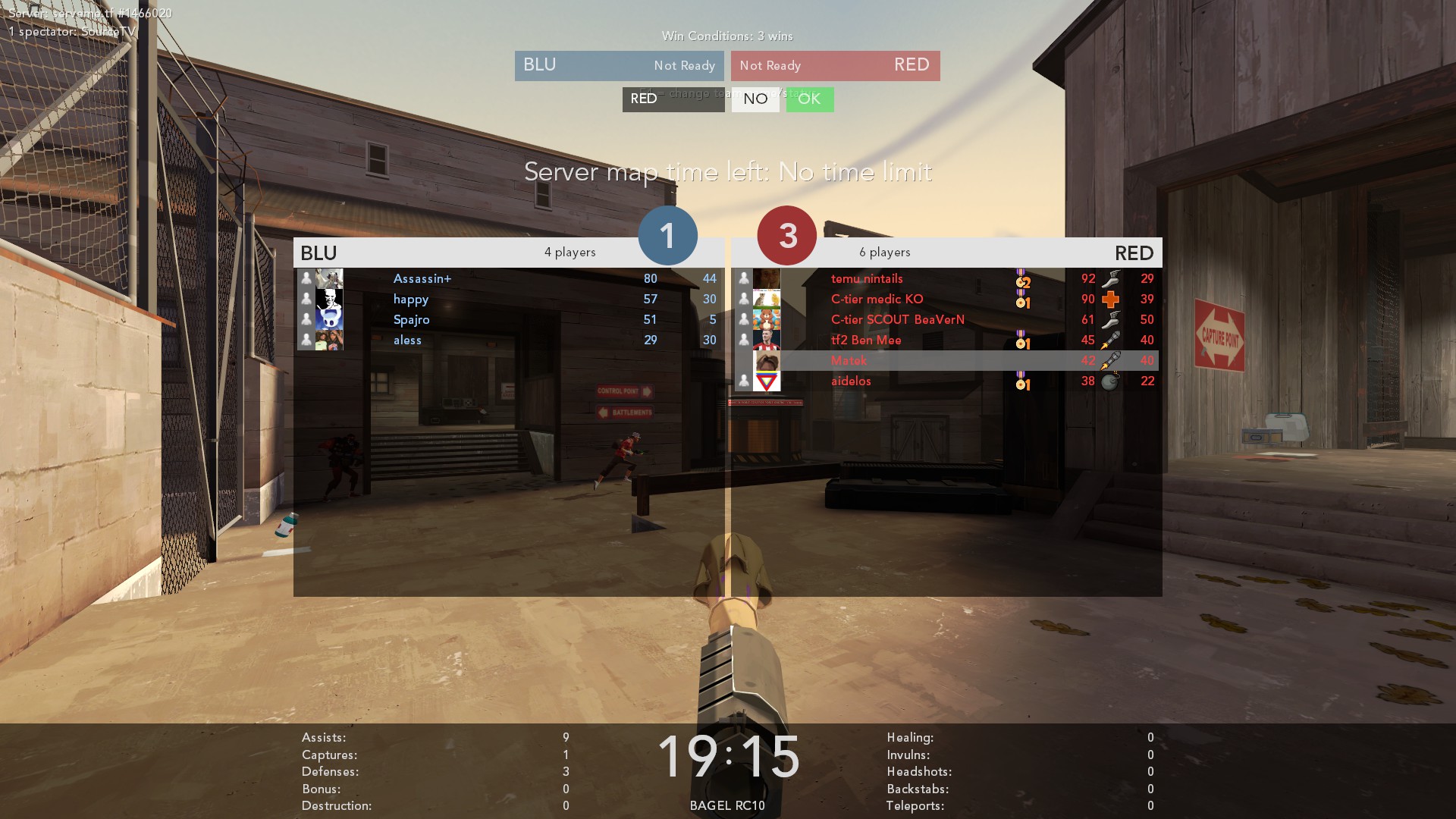The height and width of the screenshot is (819, 1456).
Task: Click the C-tier medic KO row
Action: pyautogui.click(x=877, y=300)
